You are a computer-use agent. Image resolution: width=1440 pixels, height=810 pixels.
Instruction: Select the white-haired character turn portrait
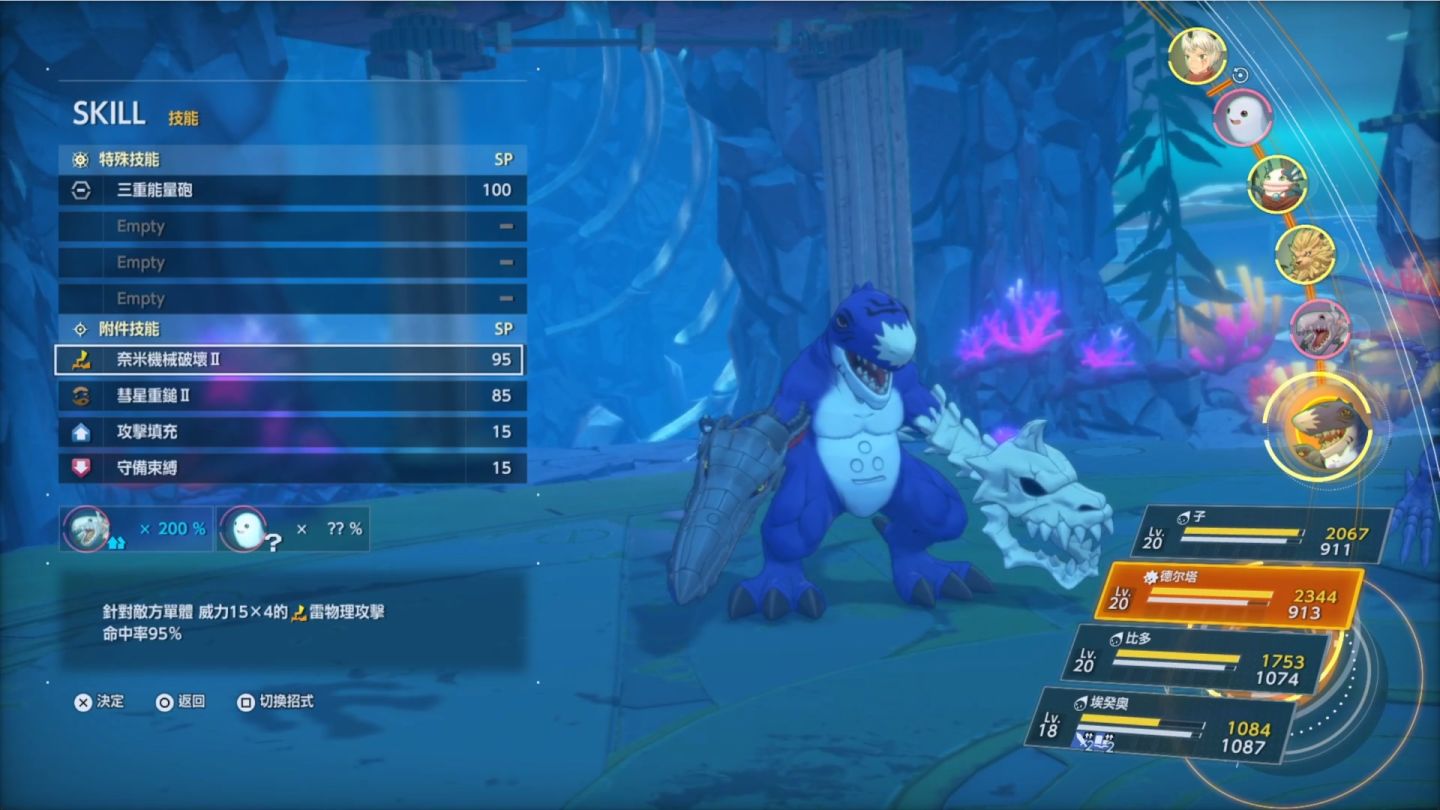1196,55
